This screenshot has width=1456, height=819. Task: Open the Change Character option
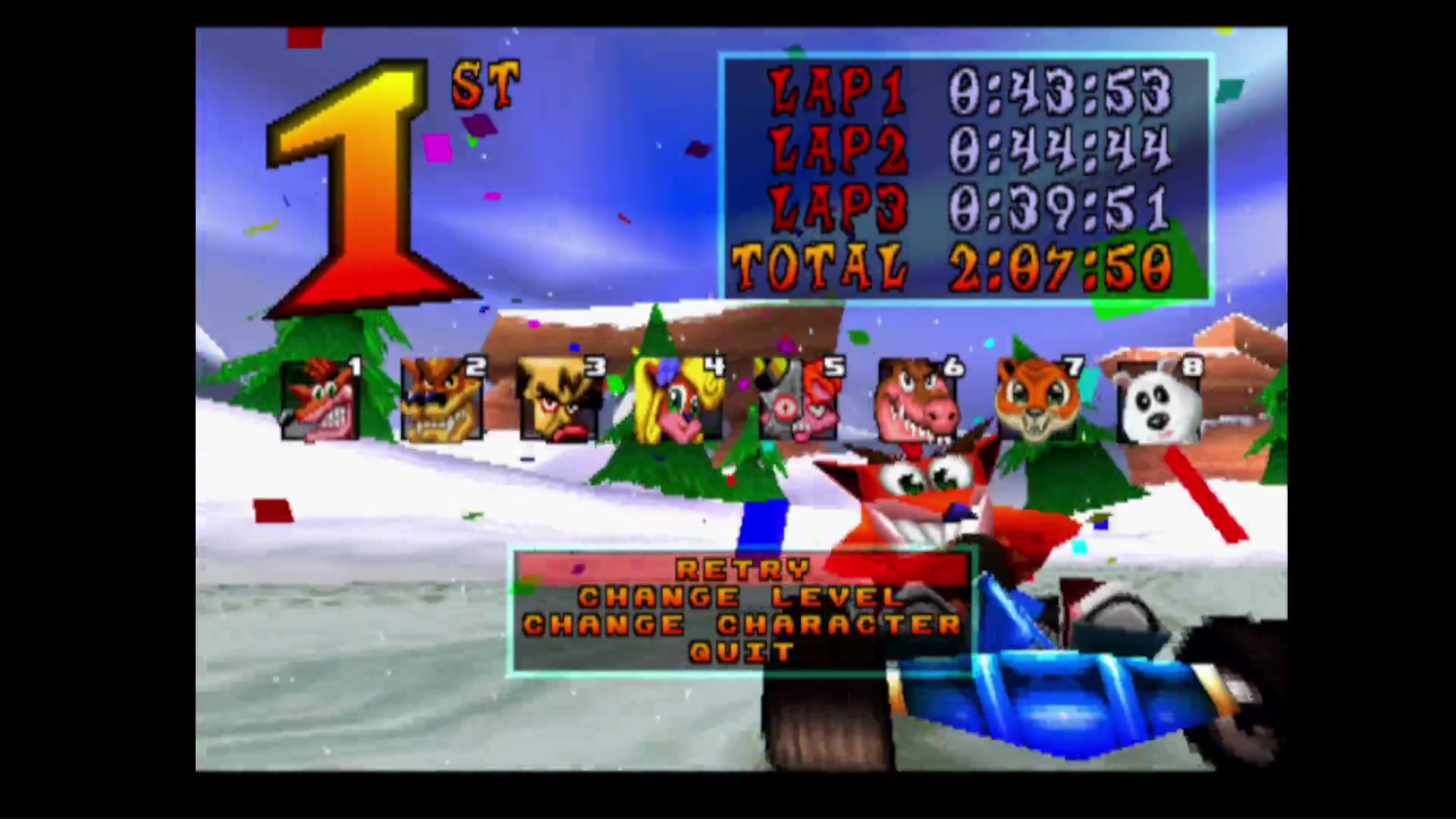[x=742, y=625]
